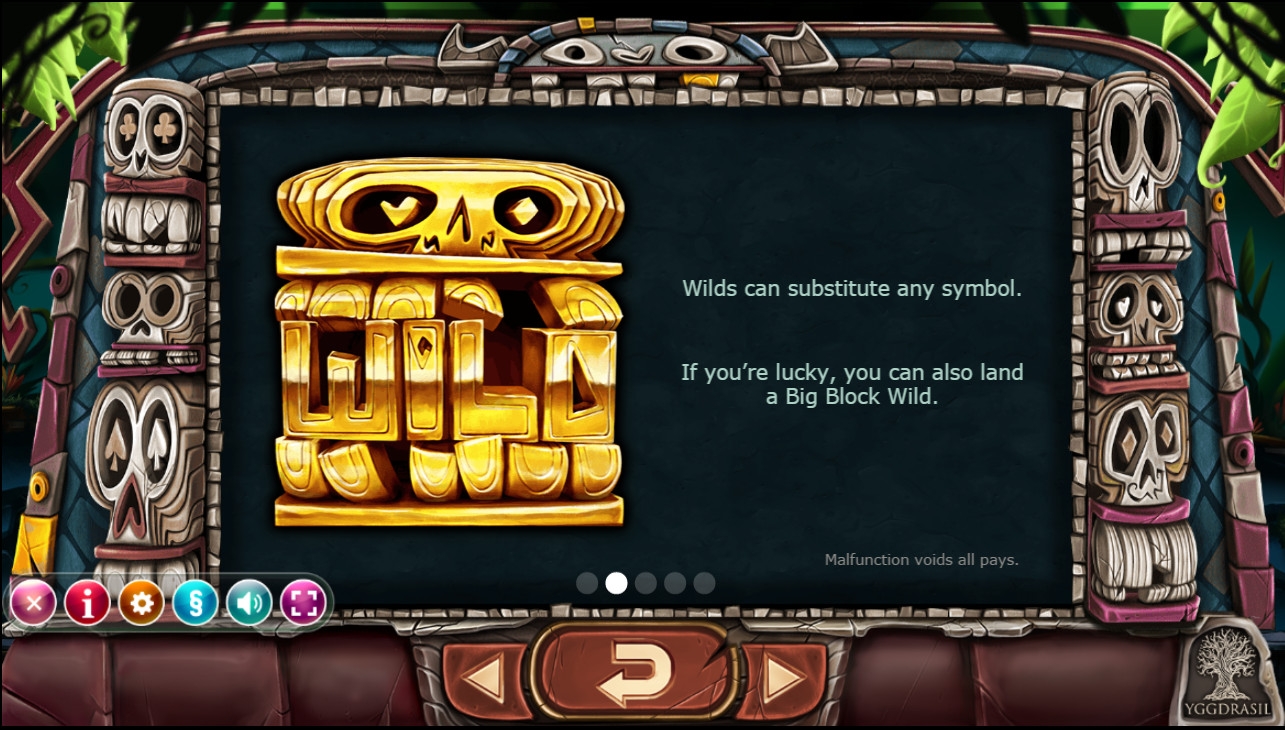Jump to the fourth page dot
The image size is (1285, 730).
(x=675, y=583)
